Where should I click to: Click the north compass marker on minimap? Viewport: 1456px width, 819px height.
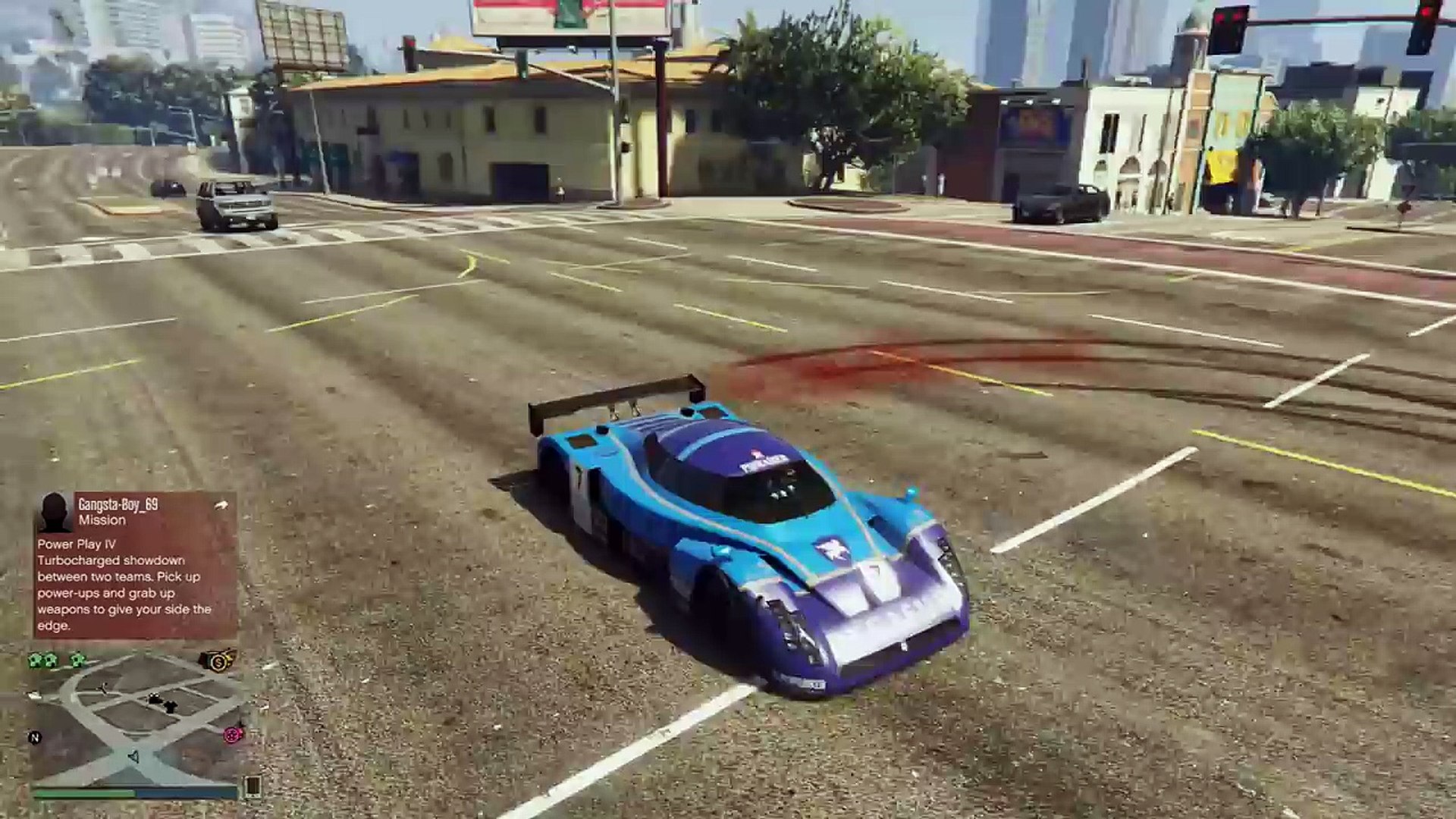pyautogui.click(x=34, y=737)
